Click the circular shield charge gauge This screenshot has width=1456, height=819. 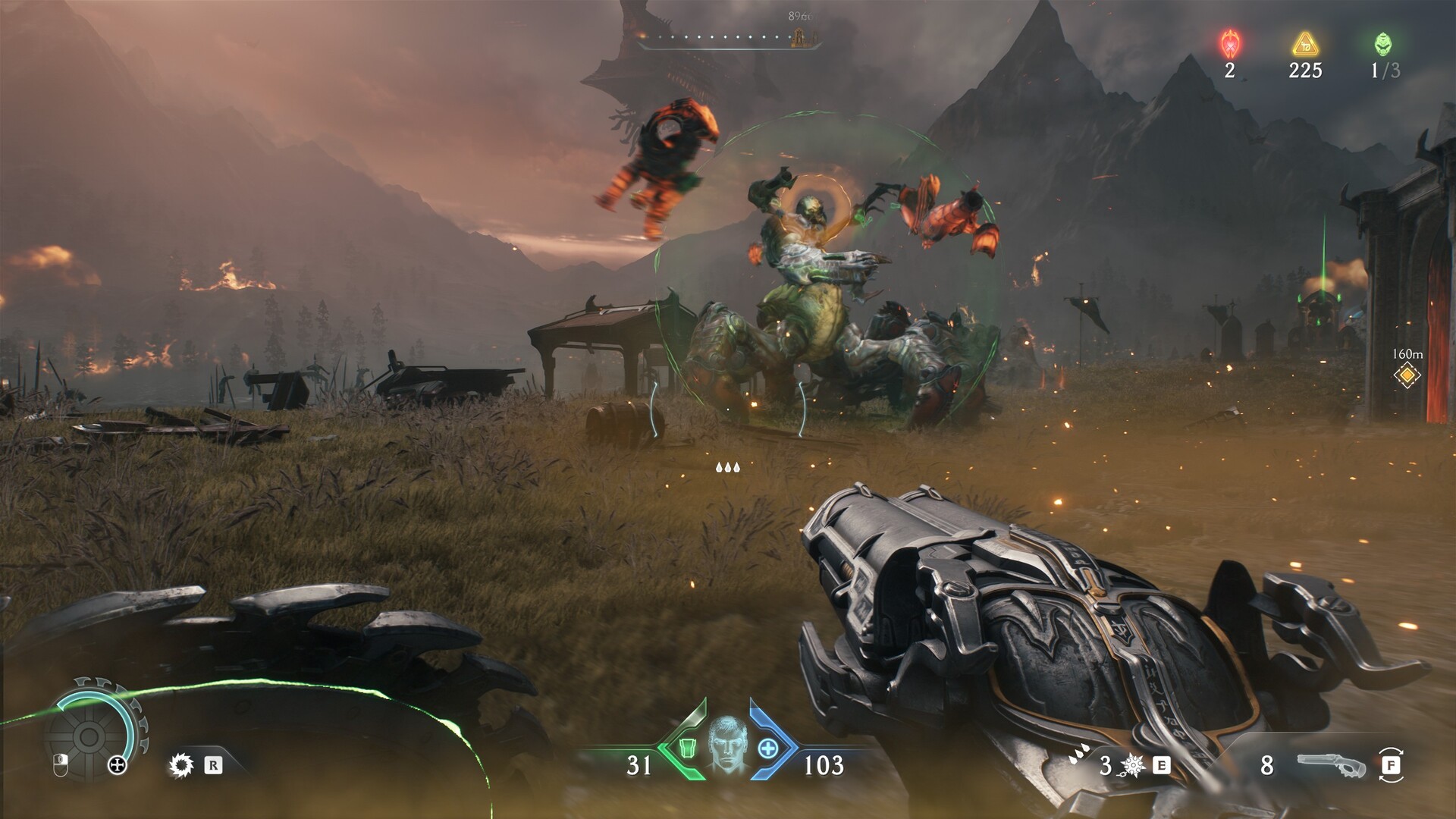89,736
